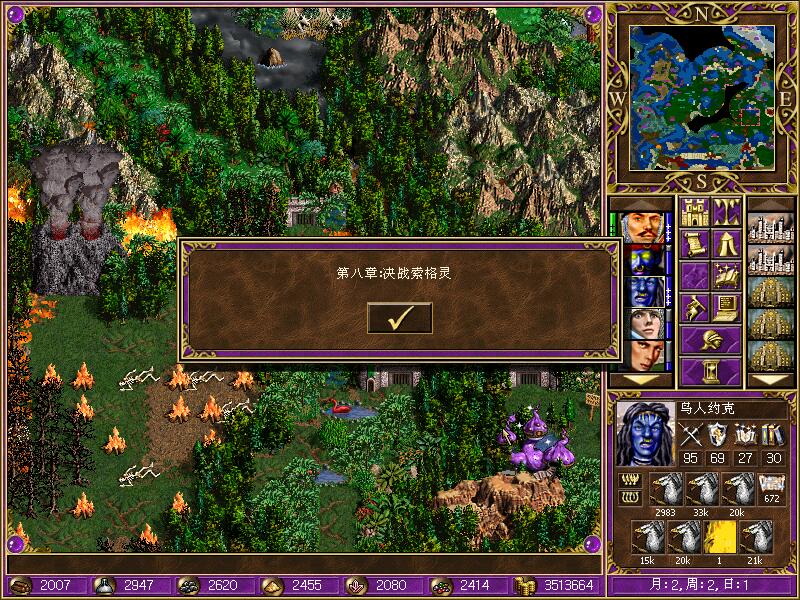800x600 pixels.
Task: Open the quest log scroll button
Action: pyautogui.click(x=695, y=244)
